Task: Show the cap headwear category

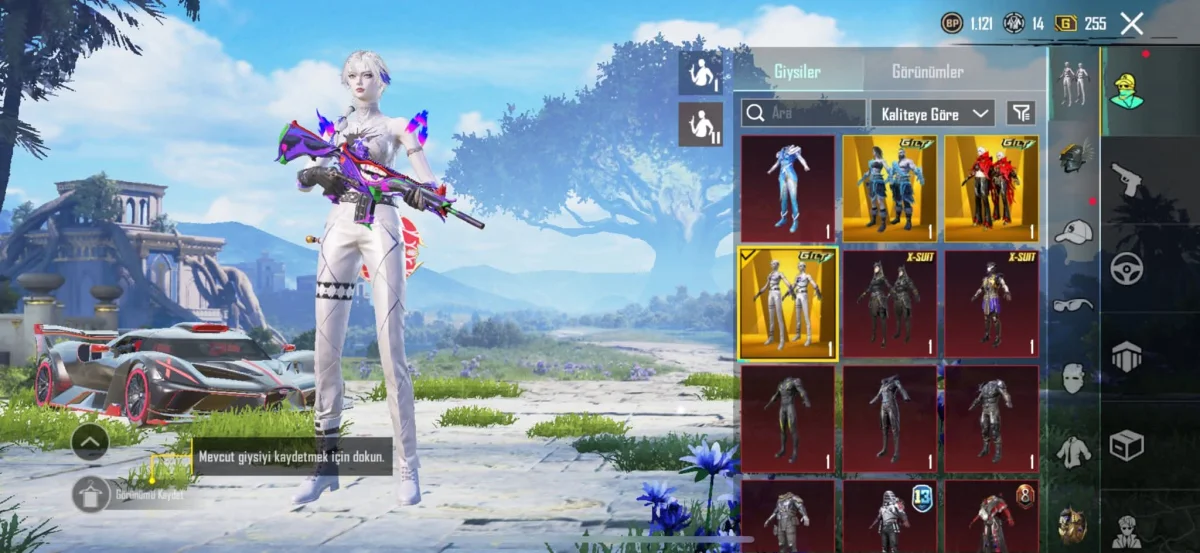Action: [1073, 232]
